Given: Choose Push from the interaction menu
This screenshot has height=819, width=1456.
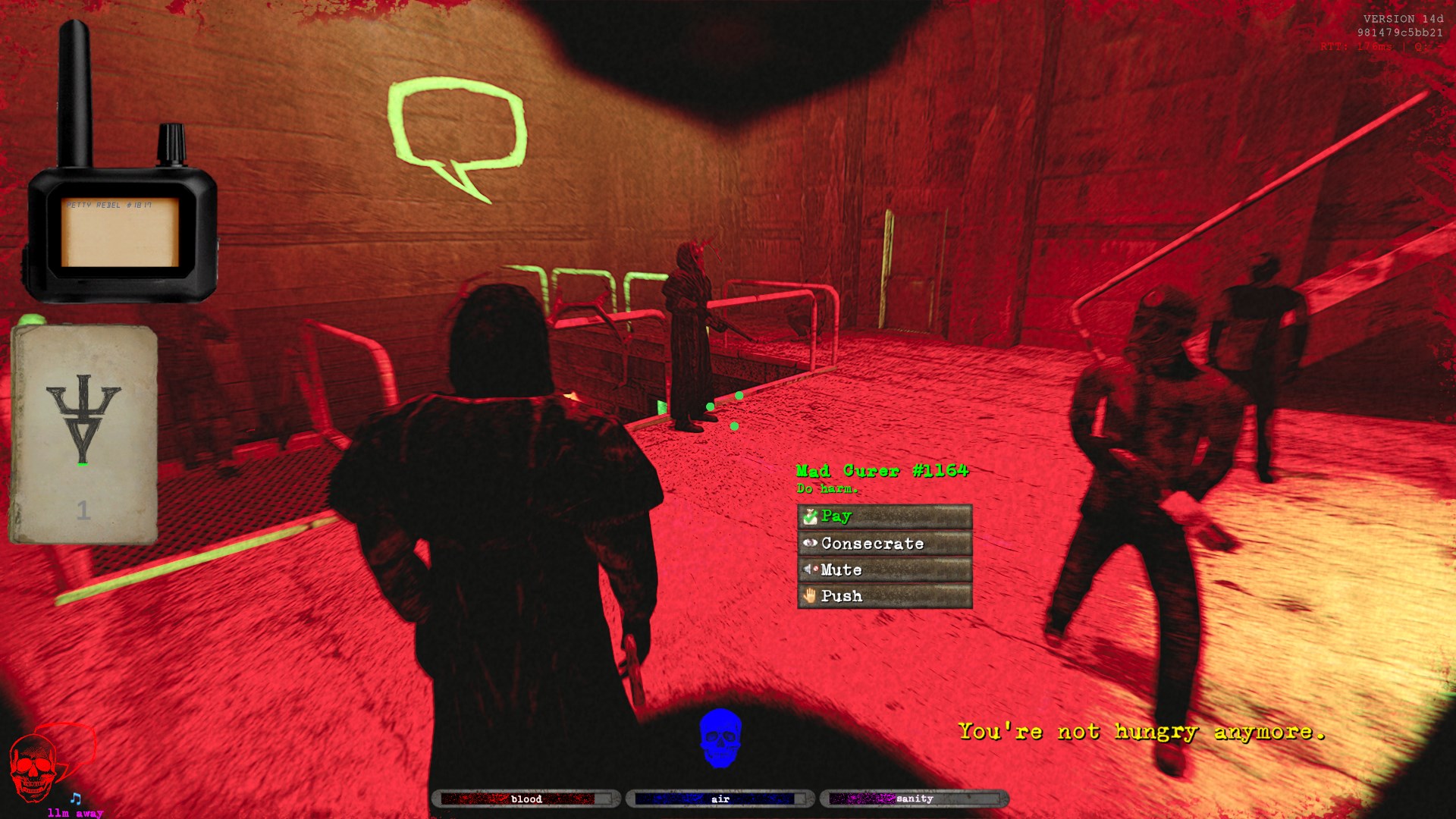Looking at the screenshot, I should (884, 596).
